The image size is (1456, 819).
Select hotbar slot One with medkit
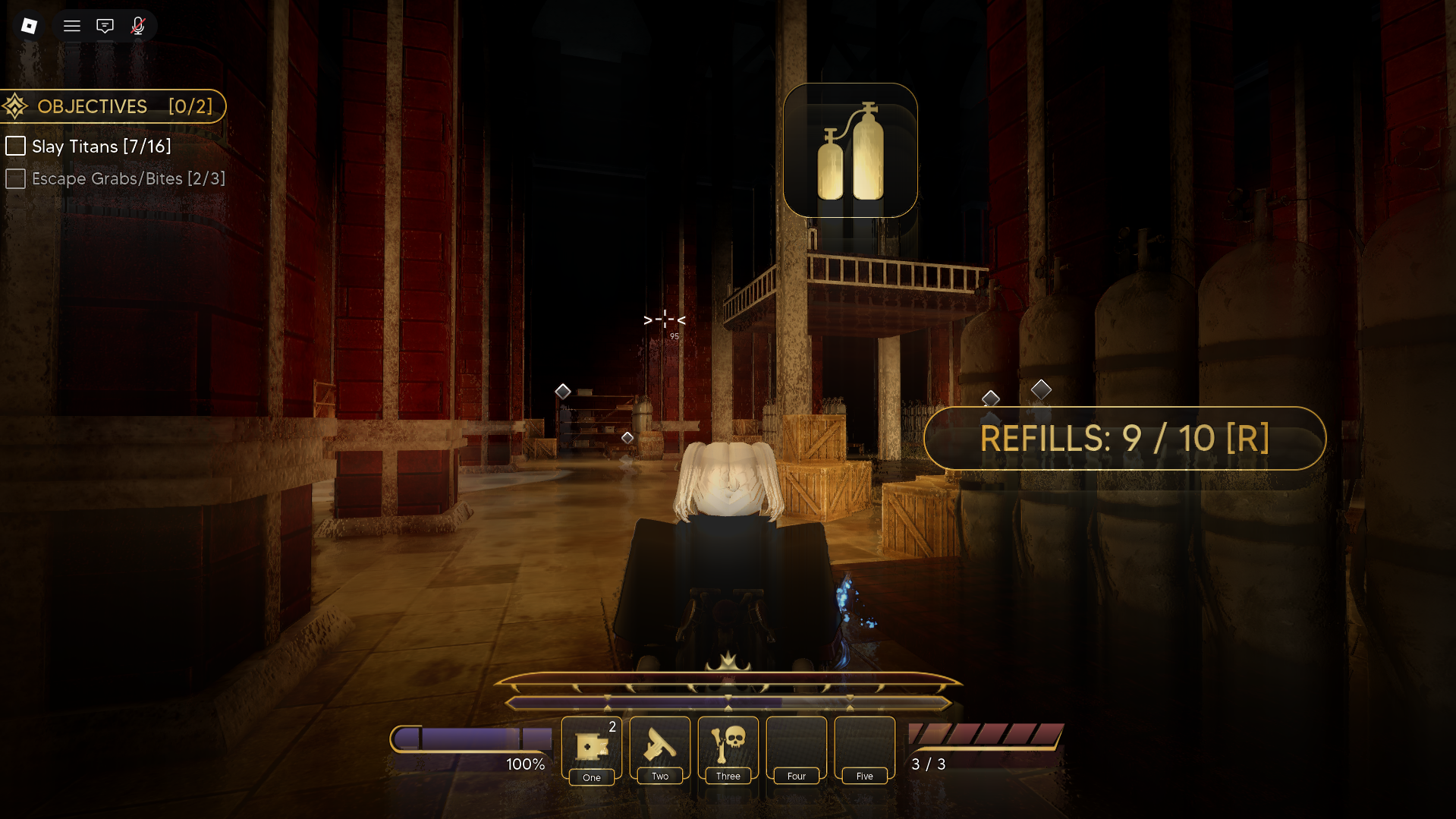click(x=592, y=748)
